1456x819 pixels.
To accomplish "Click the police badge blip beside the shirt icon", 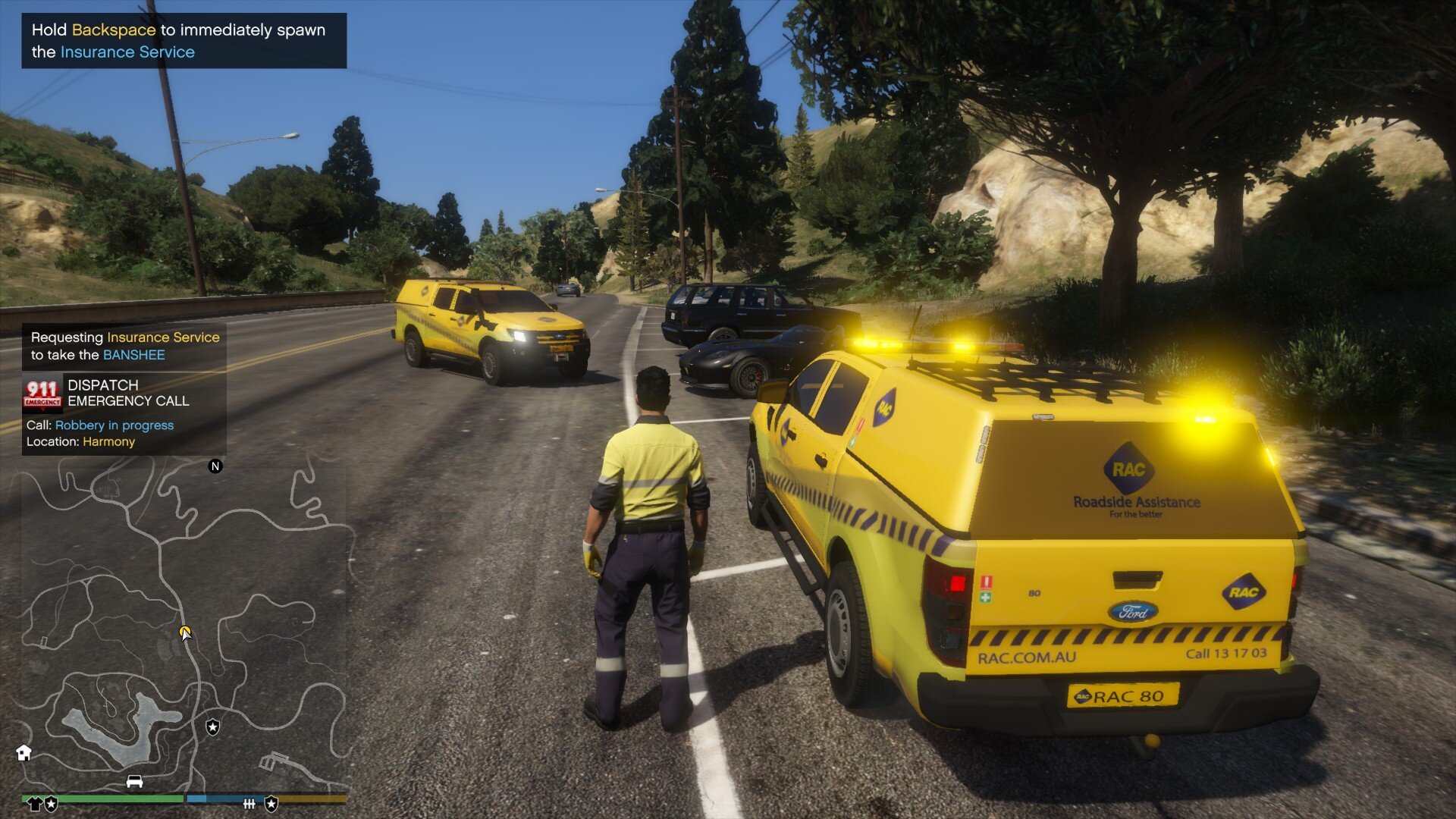I will [x=51, y=803].
